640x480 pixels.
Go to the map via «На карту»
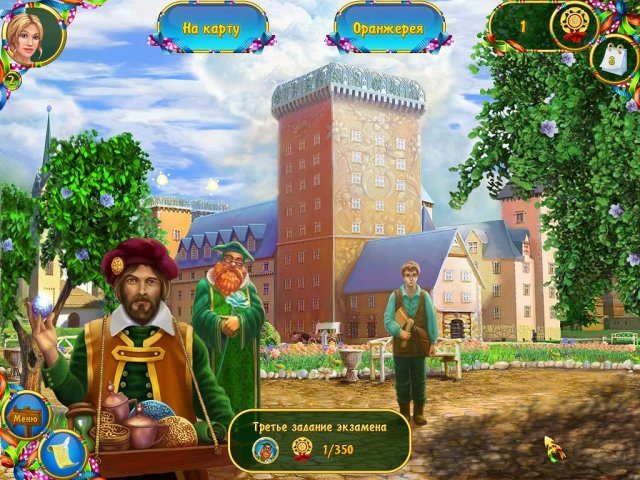click(x=211, y=27)
